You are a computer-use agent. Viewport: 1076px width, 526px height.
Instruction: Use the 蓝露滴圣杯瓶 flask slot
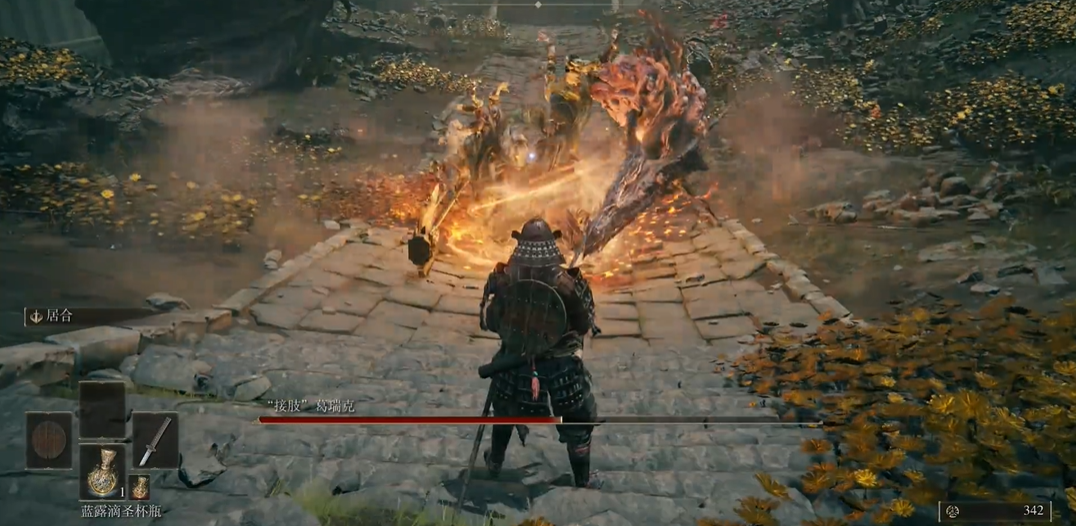(102, 471)
